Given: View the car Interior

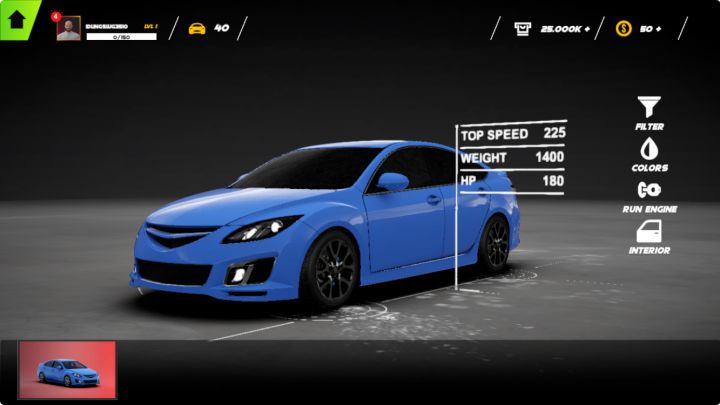Looking at the screenshot, I should (x=649, y=233).
